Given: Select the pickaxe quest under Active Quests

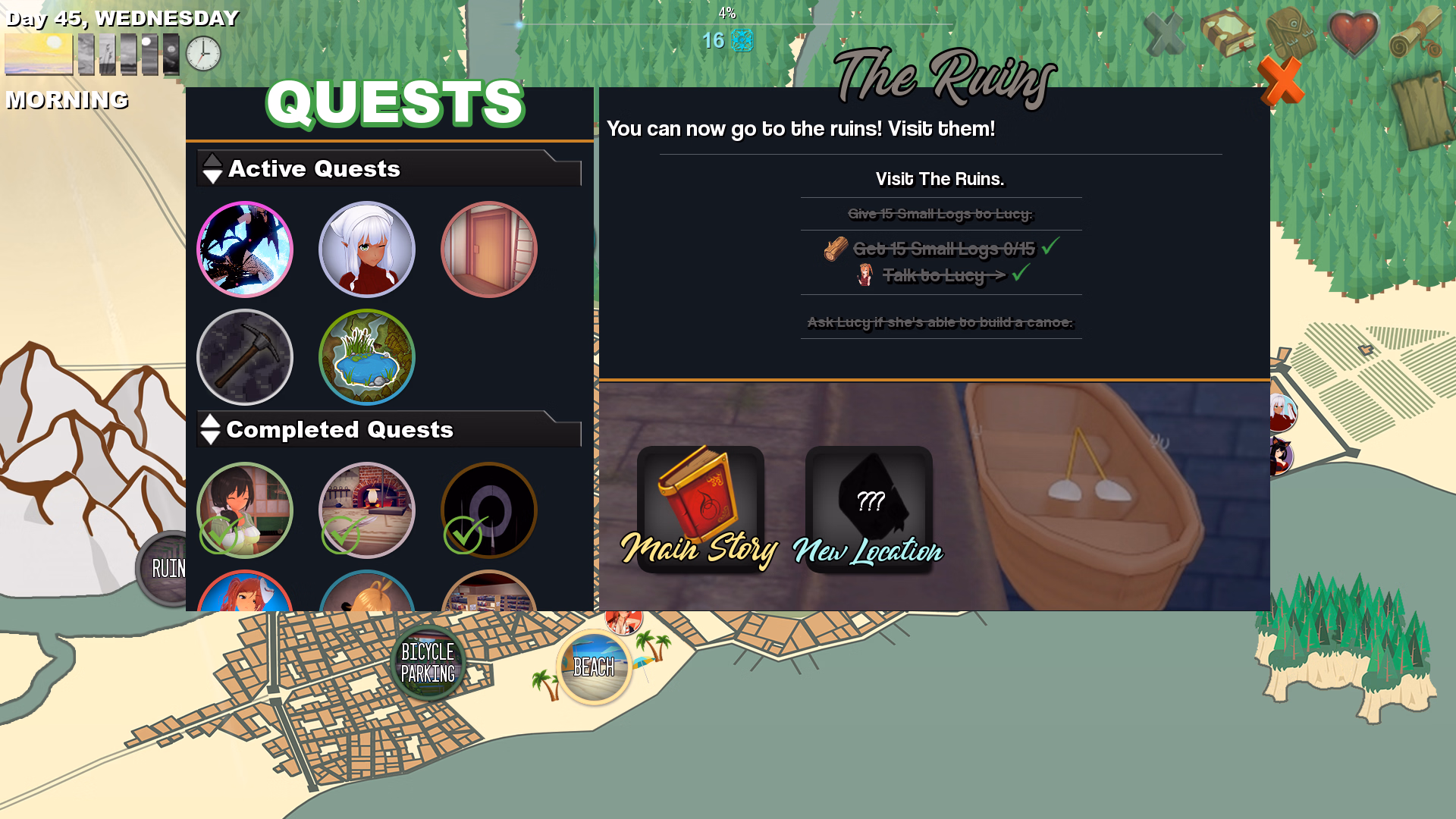Looking at the screenshot, I should point(244,357).
